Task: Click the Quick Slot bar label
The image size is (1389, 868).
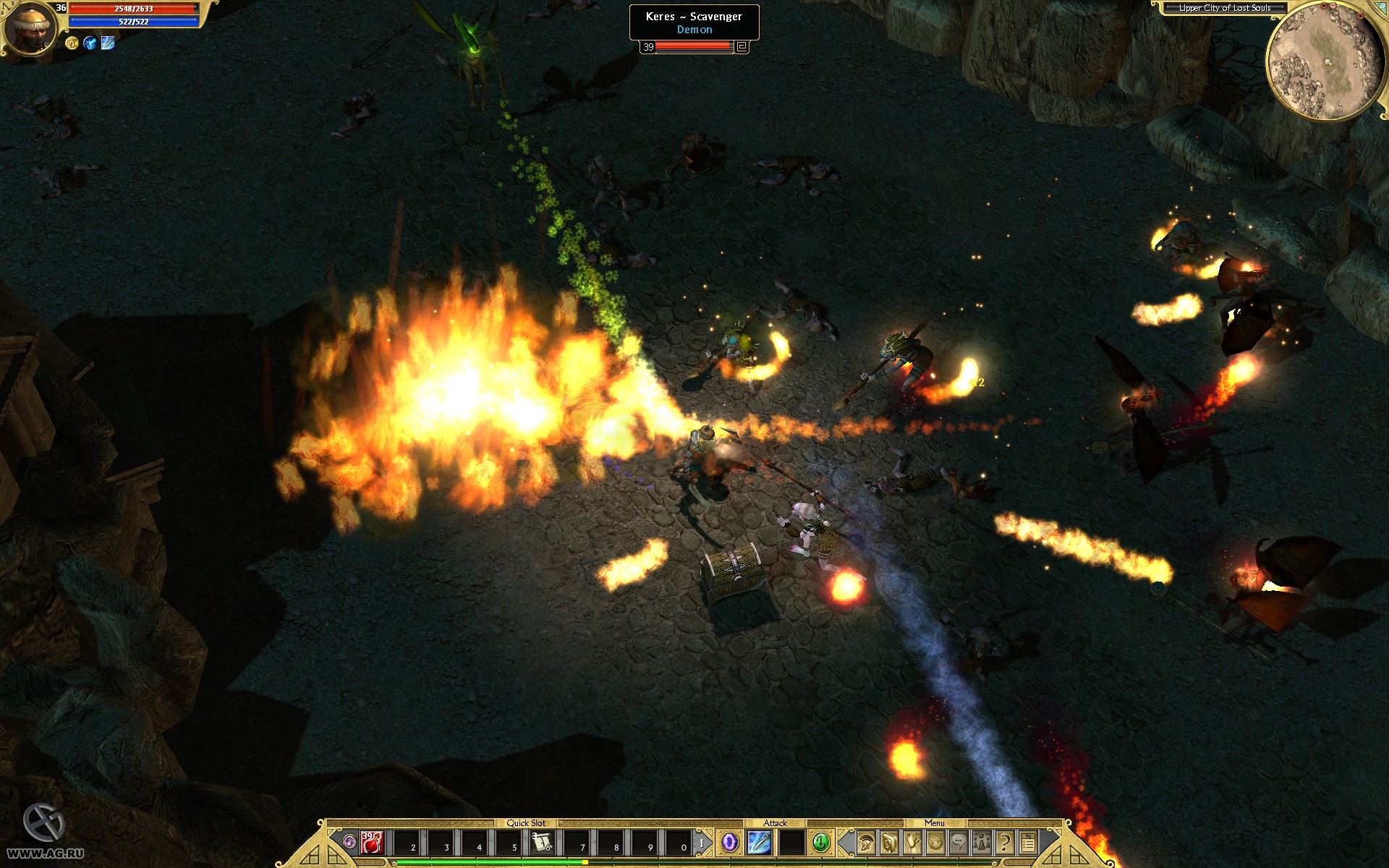Action: pyautogui.click(x=527, y=822)
